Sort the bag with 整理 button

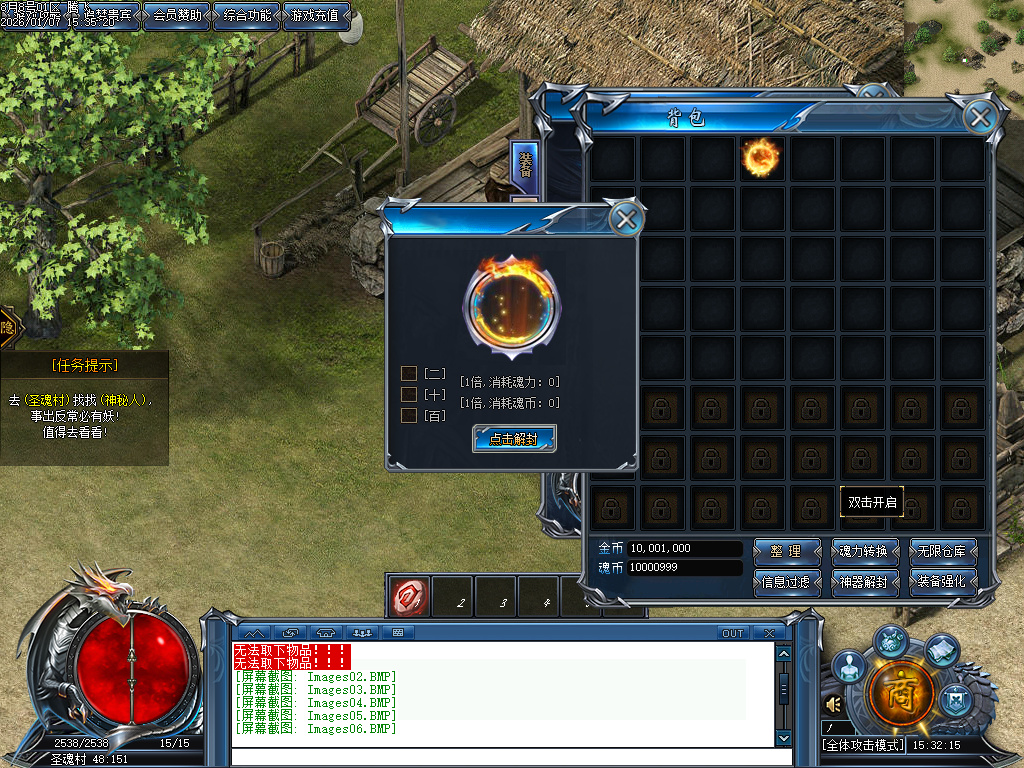coord(785,551)
